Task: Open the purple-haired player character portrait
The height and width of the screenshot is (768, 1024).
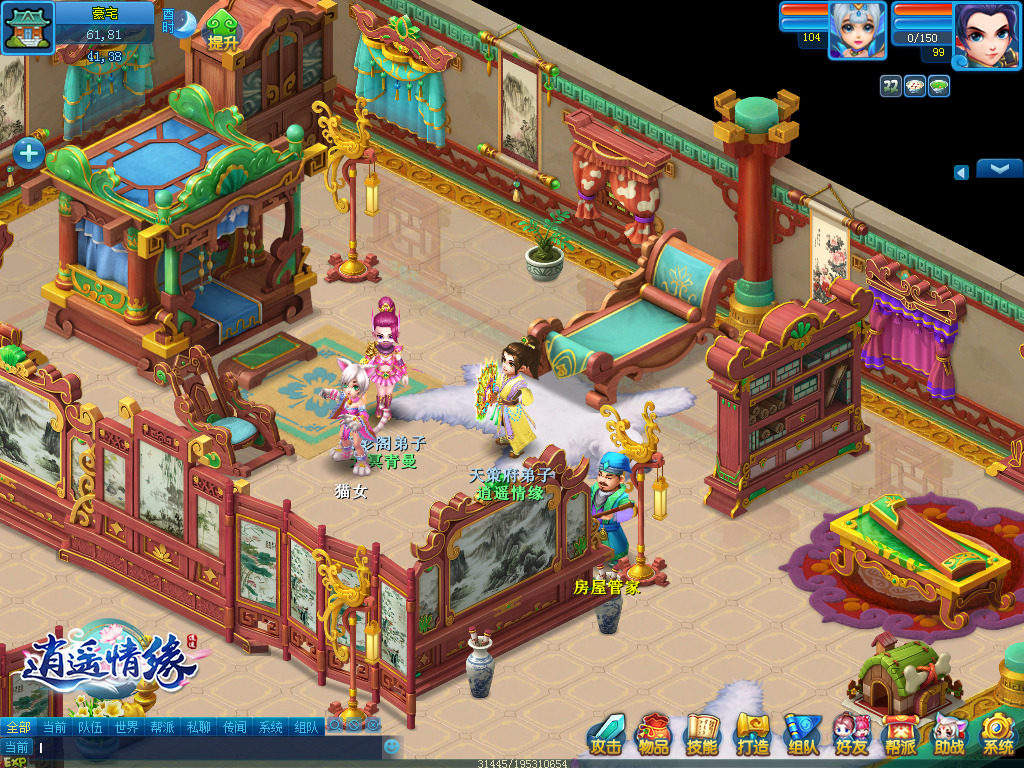Action: pyautogui.click(x=986, y=33)
